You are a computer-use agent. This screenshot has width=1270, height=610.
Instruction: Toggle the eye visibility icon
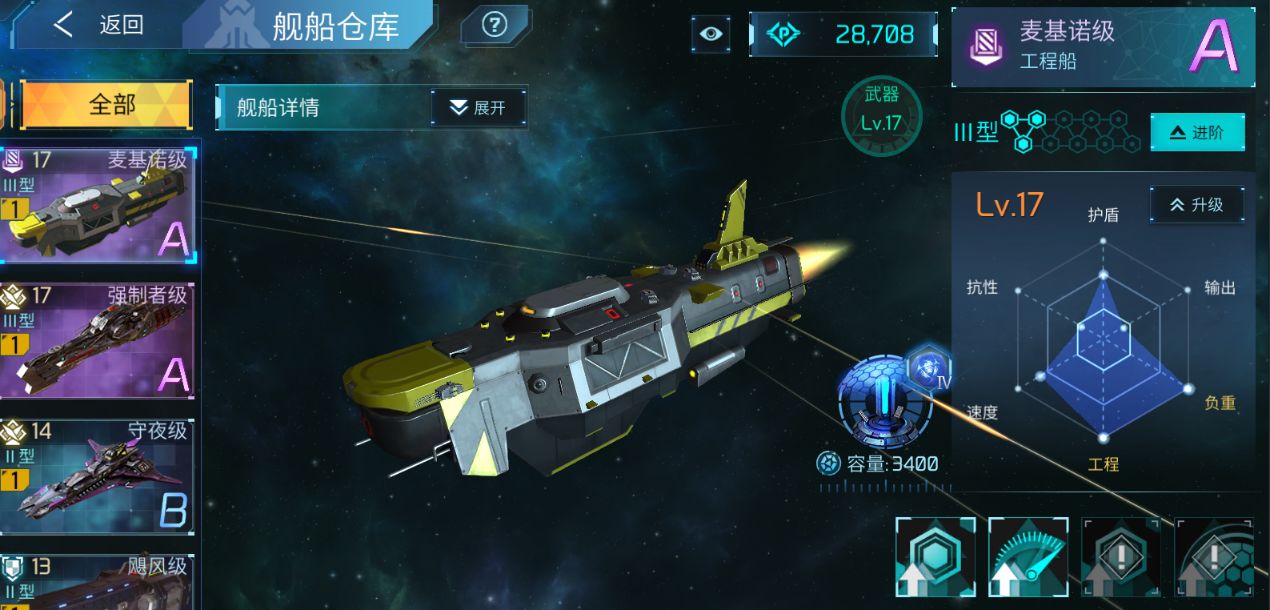click(x=710, y=34)
